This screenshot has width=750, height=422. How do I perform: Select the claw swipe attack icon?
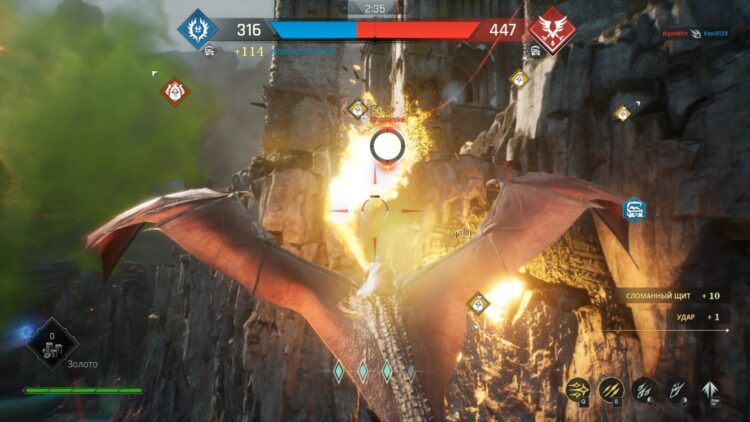click(645, 388)
